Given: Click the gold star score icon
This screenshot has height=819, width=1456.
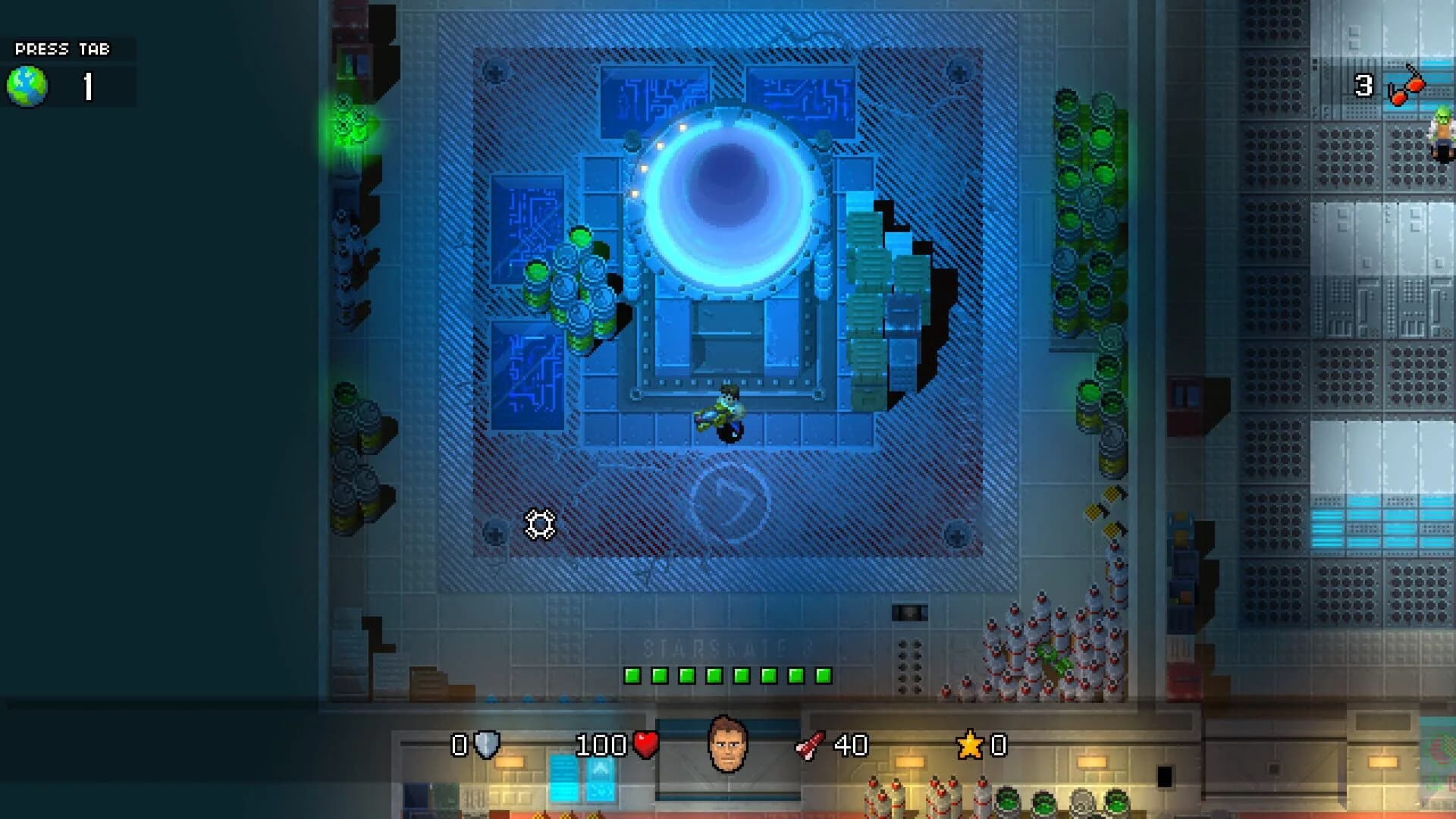Looking at the screenshot, I should (x=971, y=745).
